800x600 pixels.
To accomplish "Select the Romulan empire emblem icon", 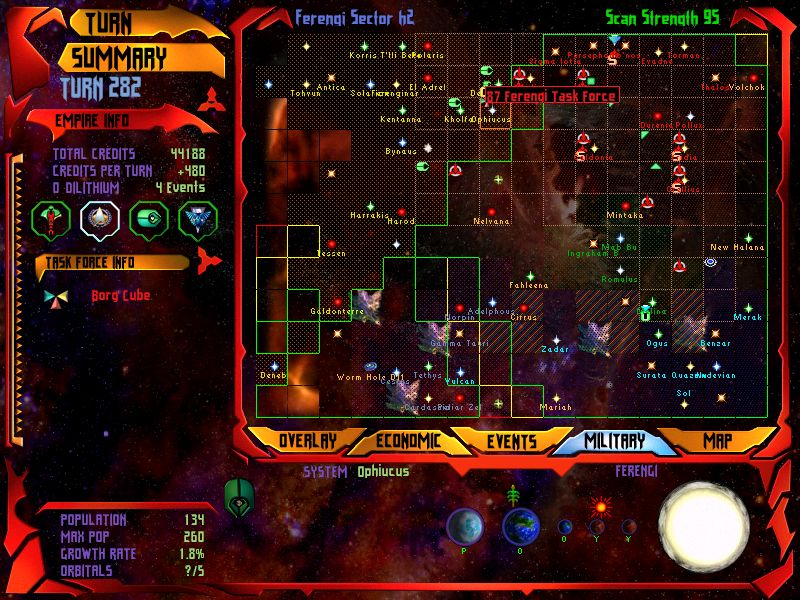I will (198, 217).
